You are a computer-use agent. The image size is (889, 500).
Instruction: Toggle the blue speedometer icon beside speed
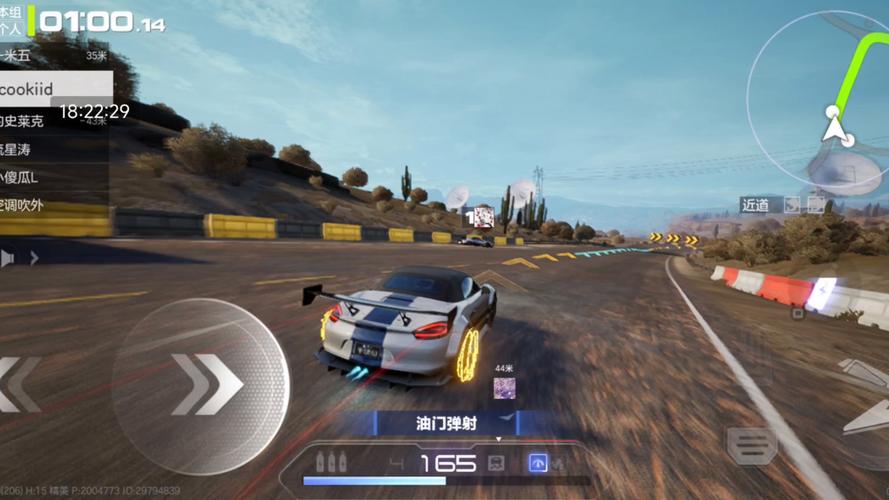pyautogui.click(x=538, y=463)
